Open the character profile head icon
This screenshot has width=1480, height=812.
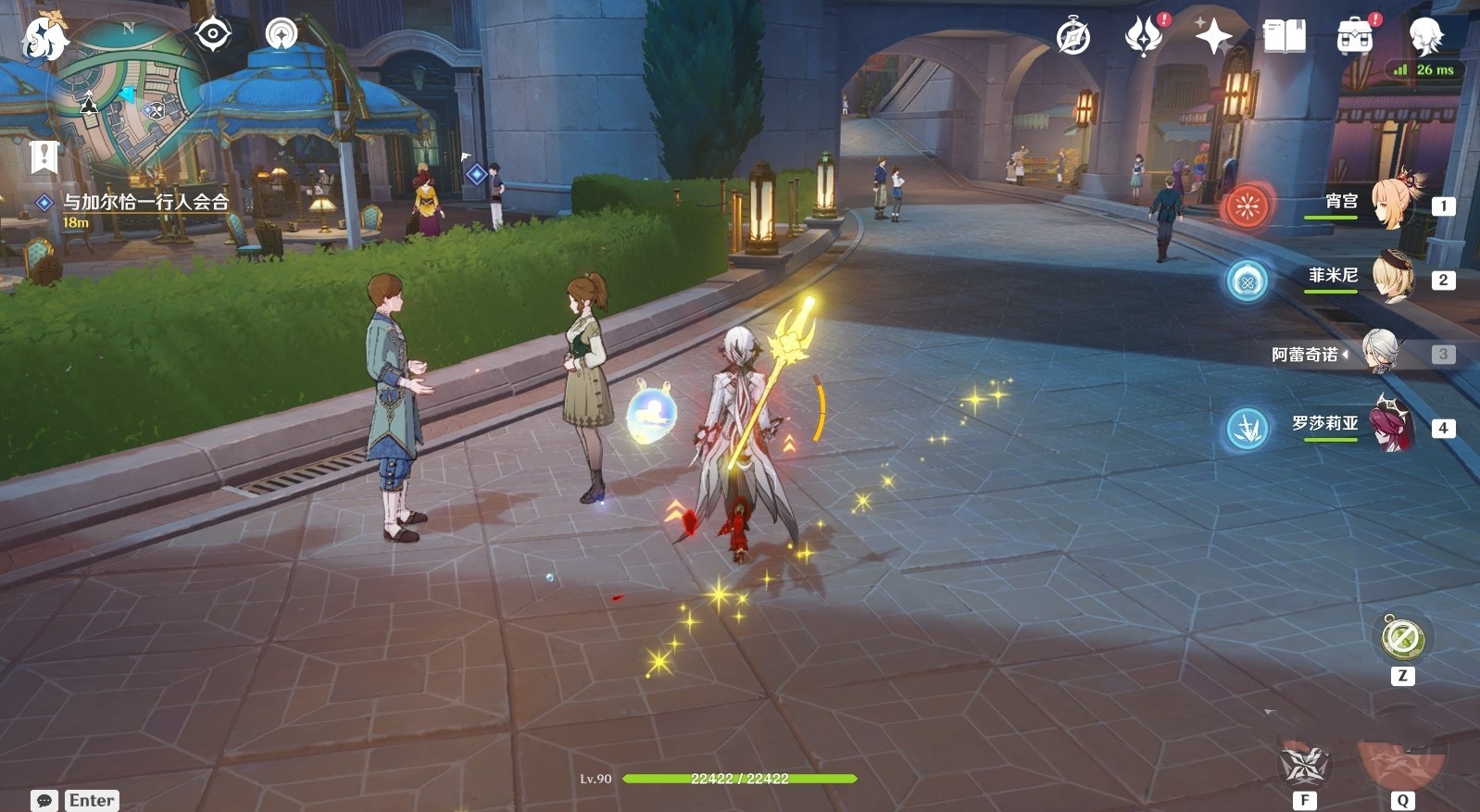pyautogui.click(x=1424, y=37)
